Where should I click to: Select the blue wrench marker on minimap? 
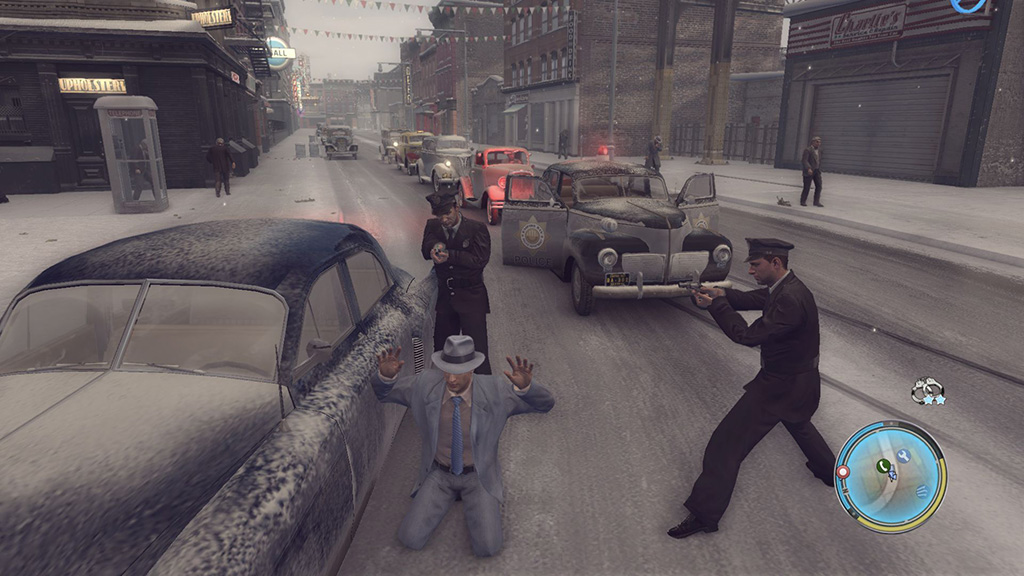point(903,455)
